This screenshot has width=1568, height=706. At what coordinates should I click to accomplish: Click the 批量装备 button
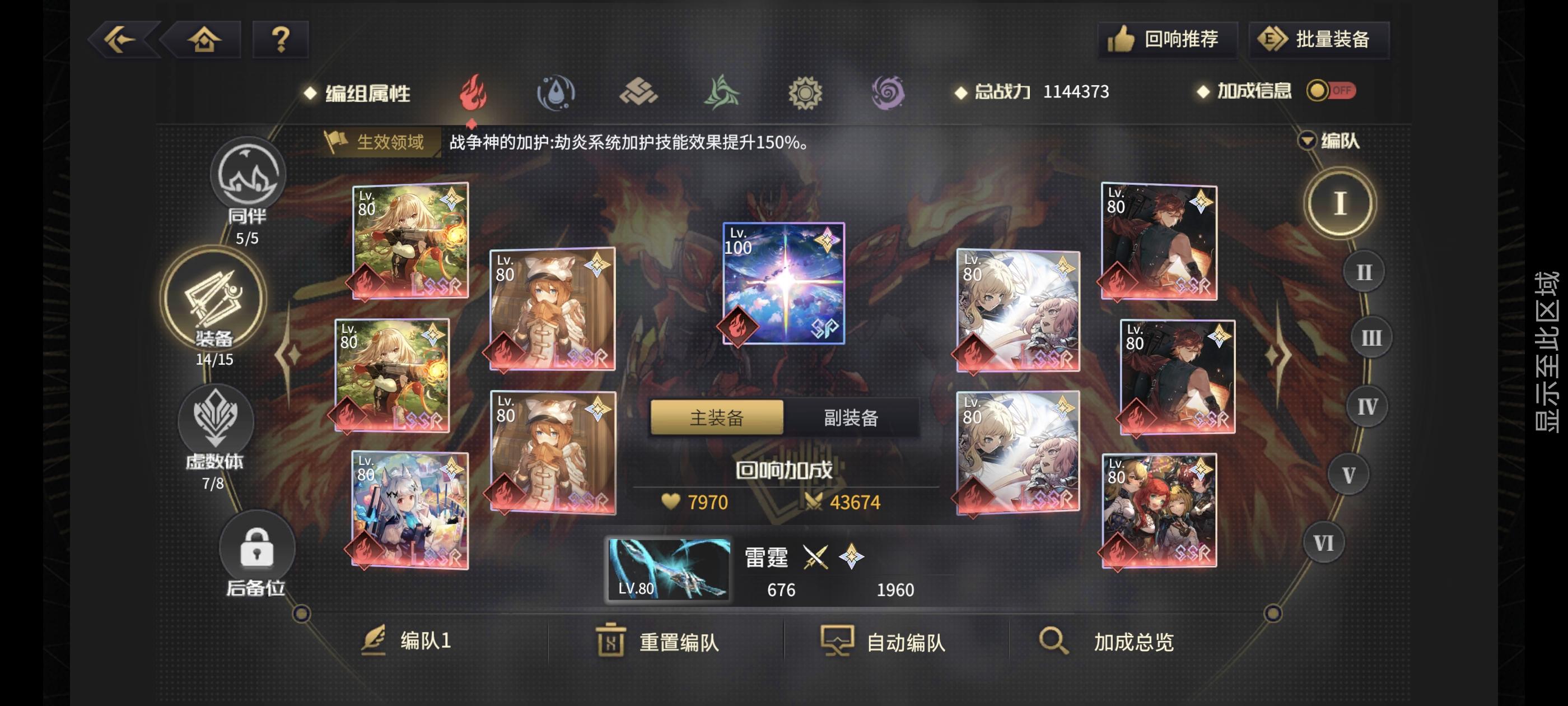click(x=1319, y=39)
